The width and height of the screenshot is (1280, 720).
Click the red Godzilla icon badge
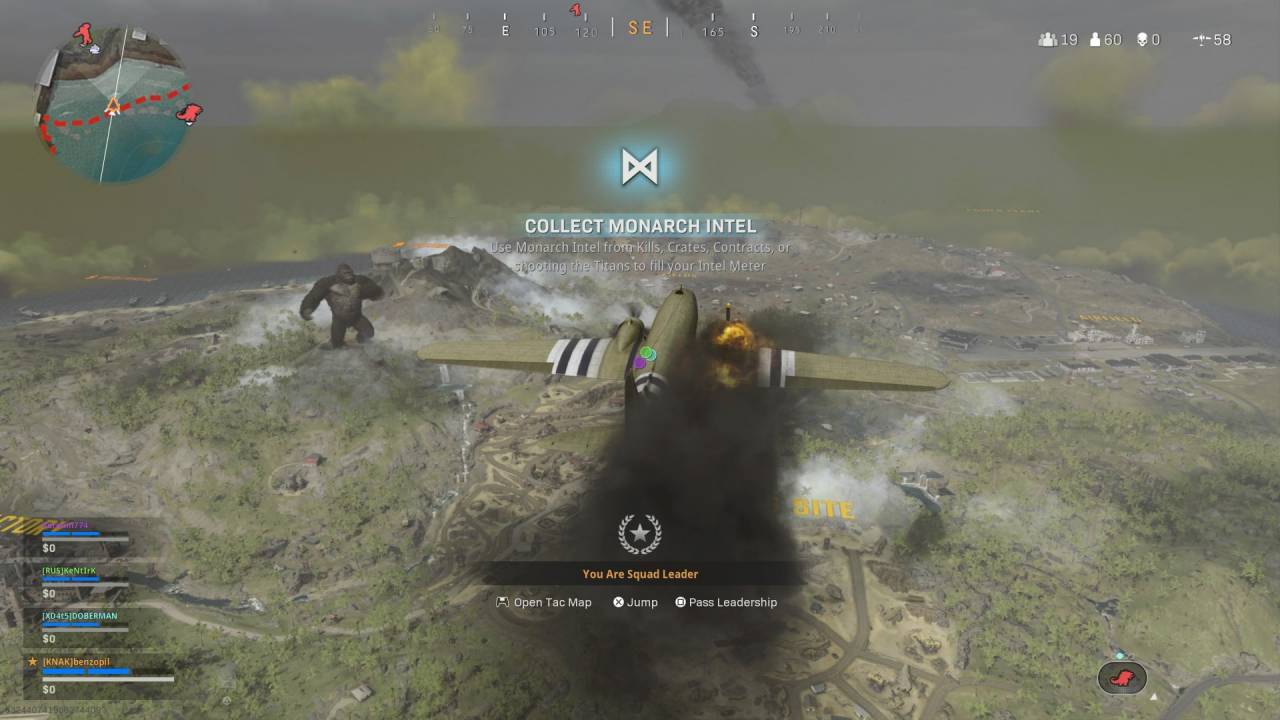(1122, 678)
